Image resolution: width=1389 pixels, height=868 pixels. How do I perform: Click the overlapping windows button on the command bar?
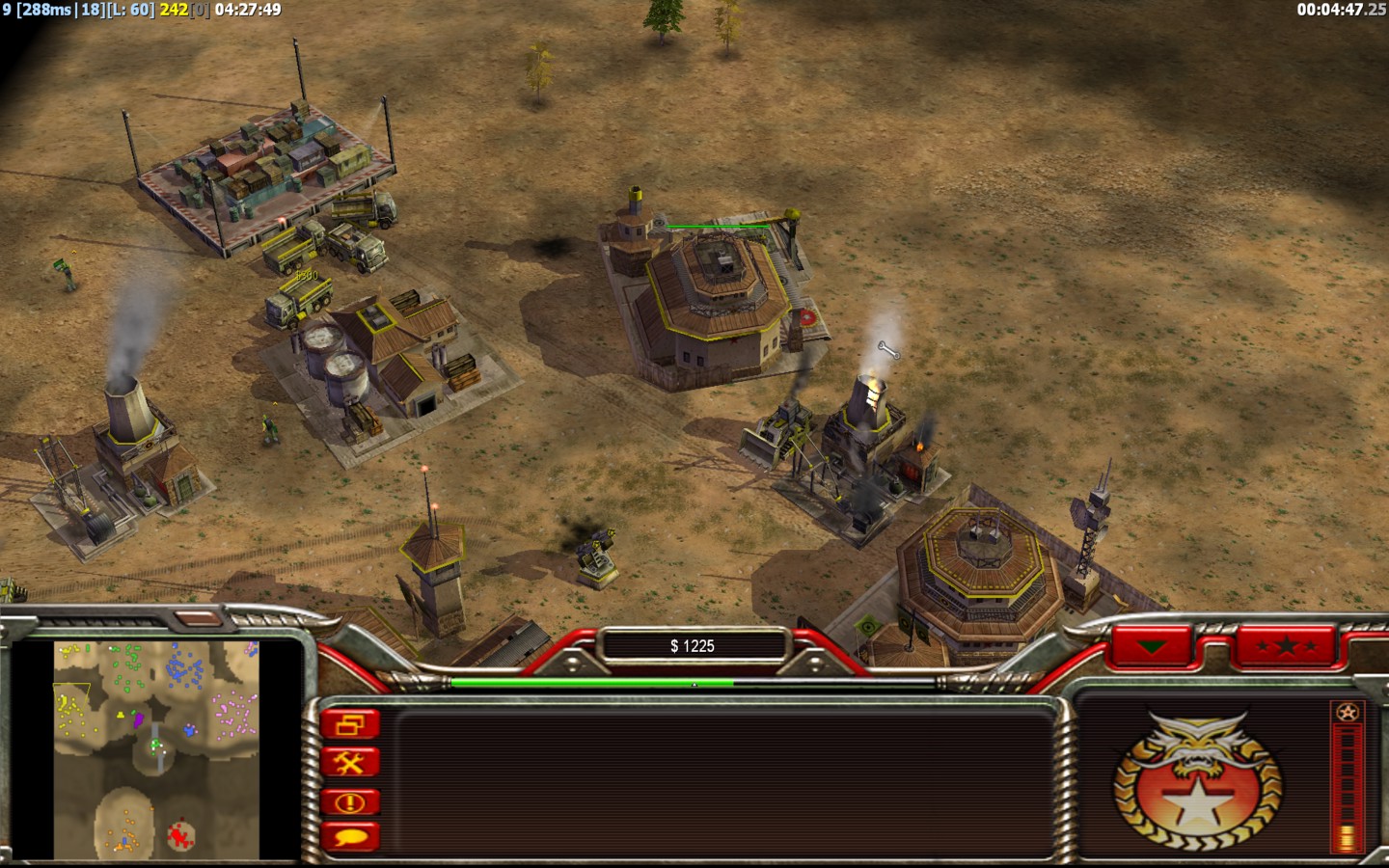click(x=350, y=724)
